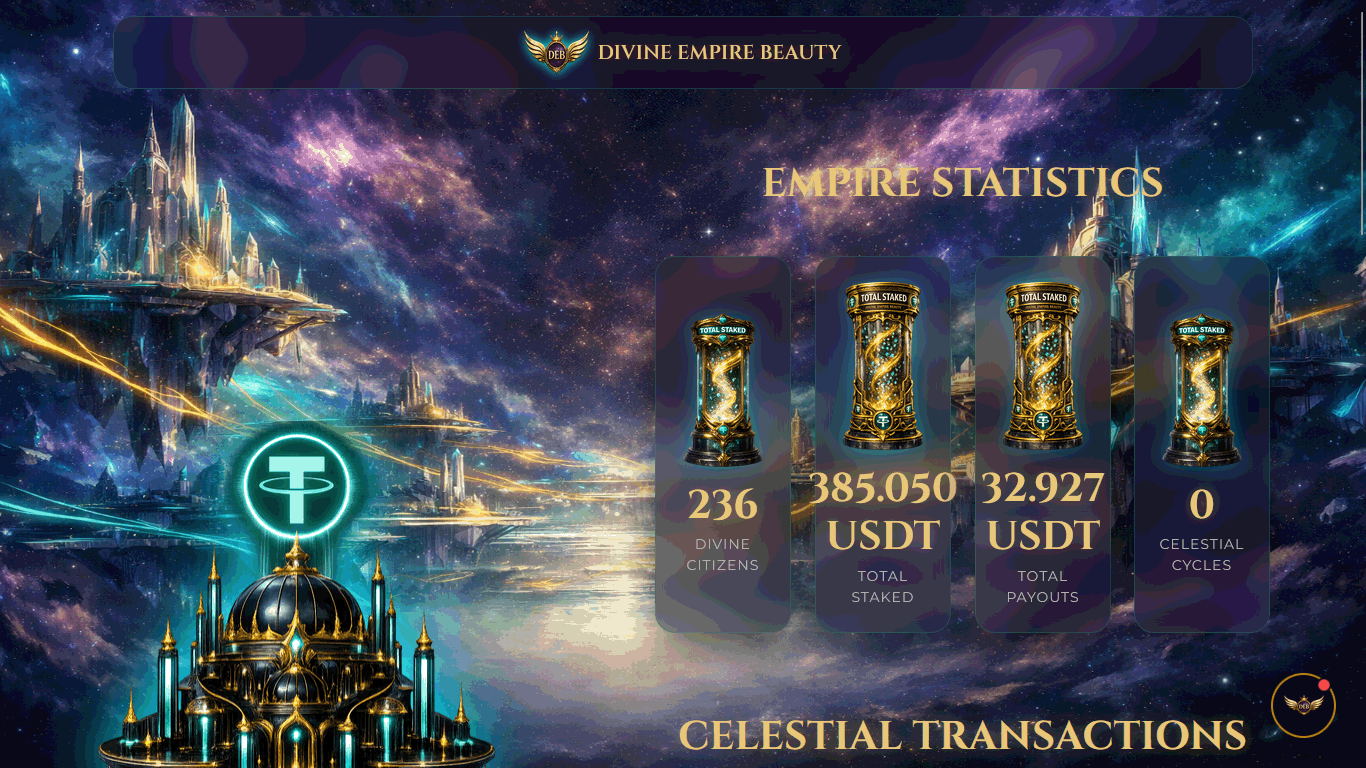Click the TOTAL STAKED ribbon badge
The width and height of the screenshot is (1366, 768).
point(882,297)
